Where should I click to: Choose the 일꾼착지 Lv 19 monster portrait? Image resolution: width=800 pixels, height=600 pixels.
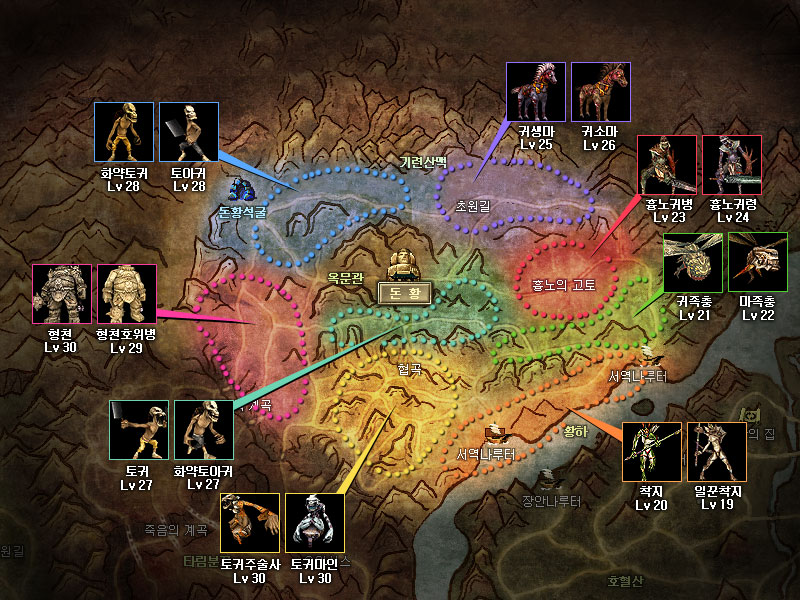click(716, 452)
